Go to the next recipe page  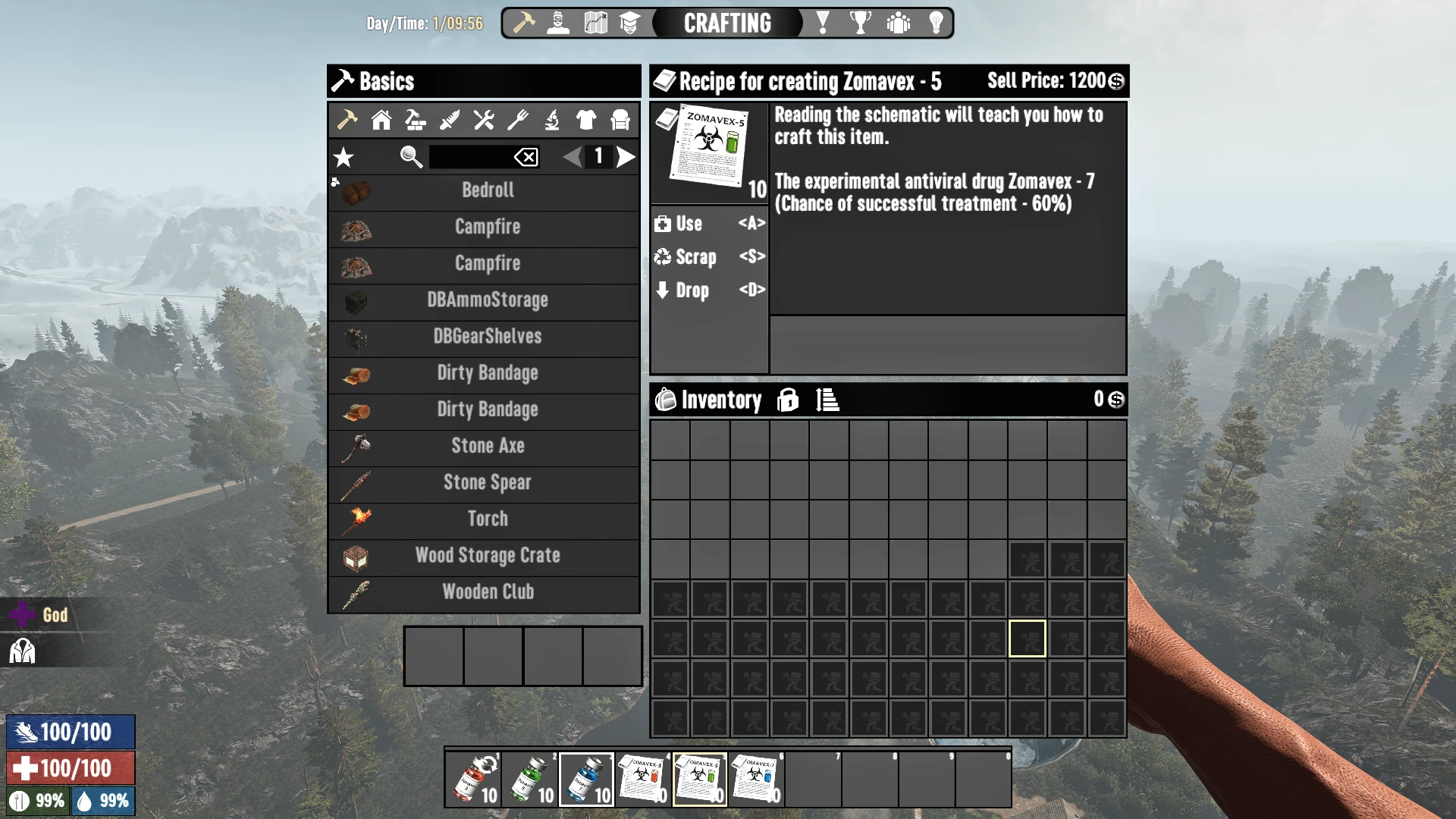pos(626,157)
